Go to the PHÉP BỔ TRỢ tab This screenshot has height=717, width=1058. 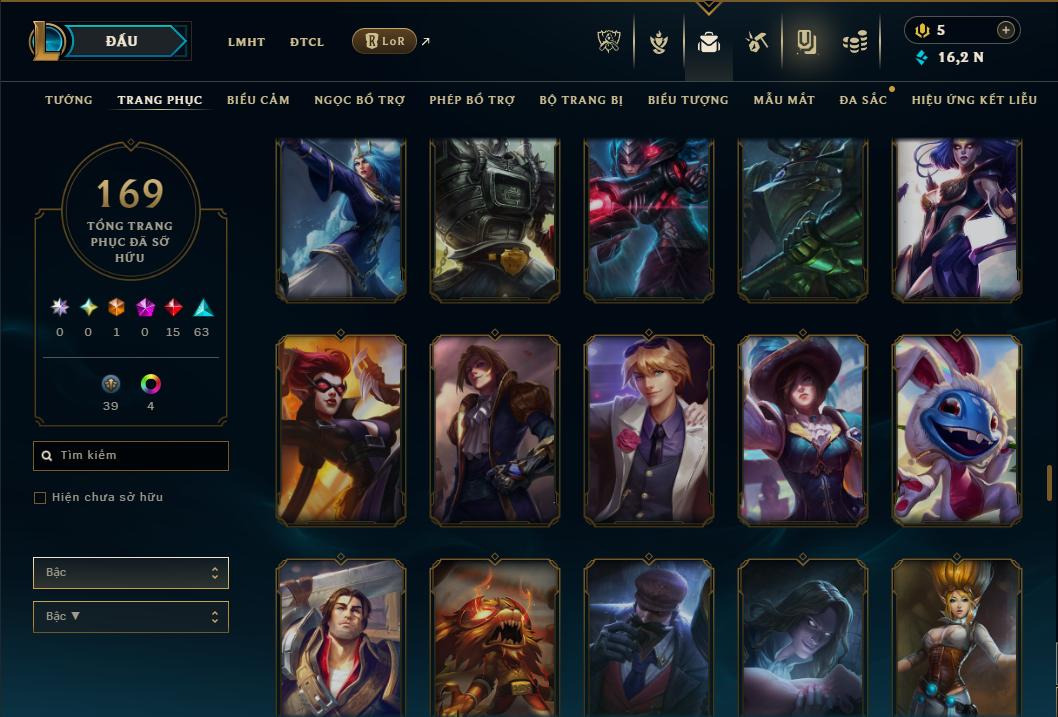click(472, 100)
